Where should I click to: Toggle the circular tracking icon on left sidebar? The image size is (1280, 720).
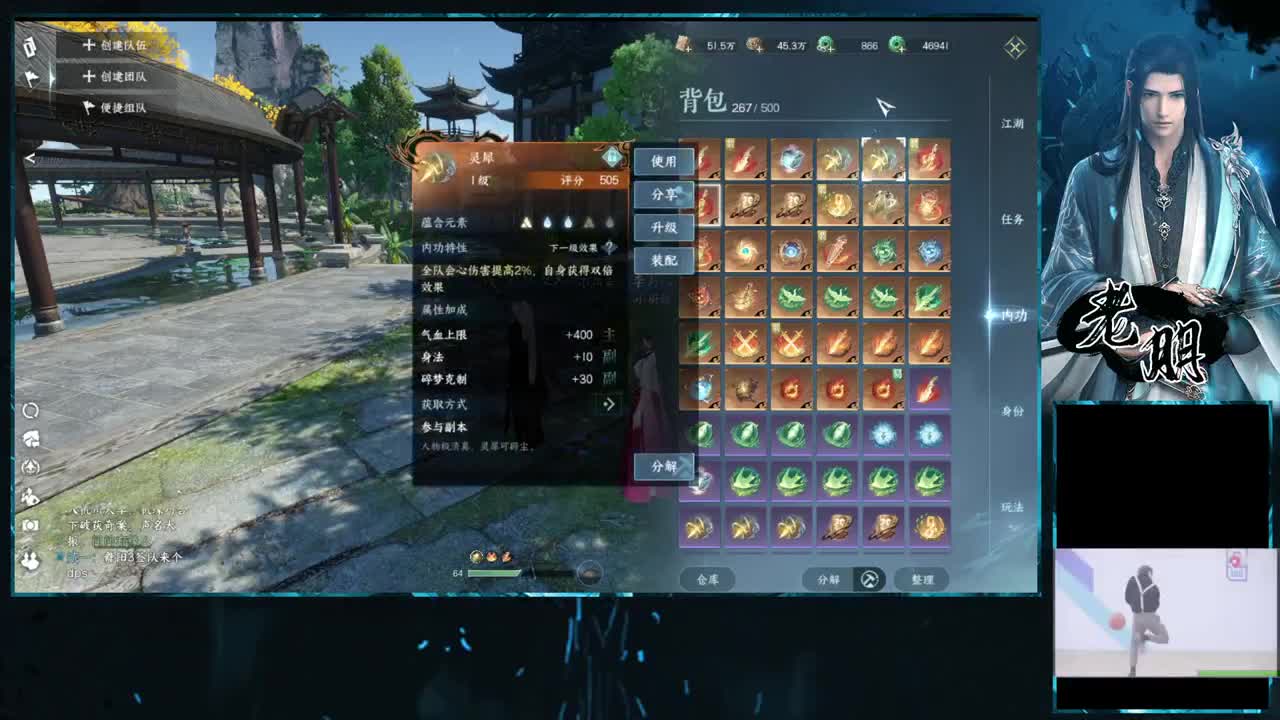coord(32,410)
